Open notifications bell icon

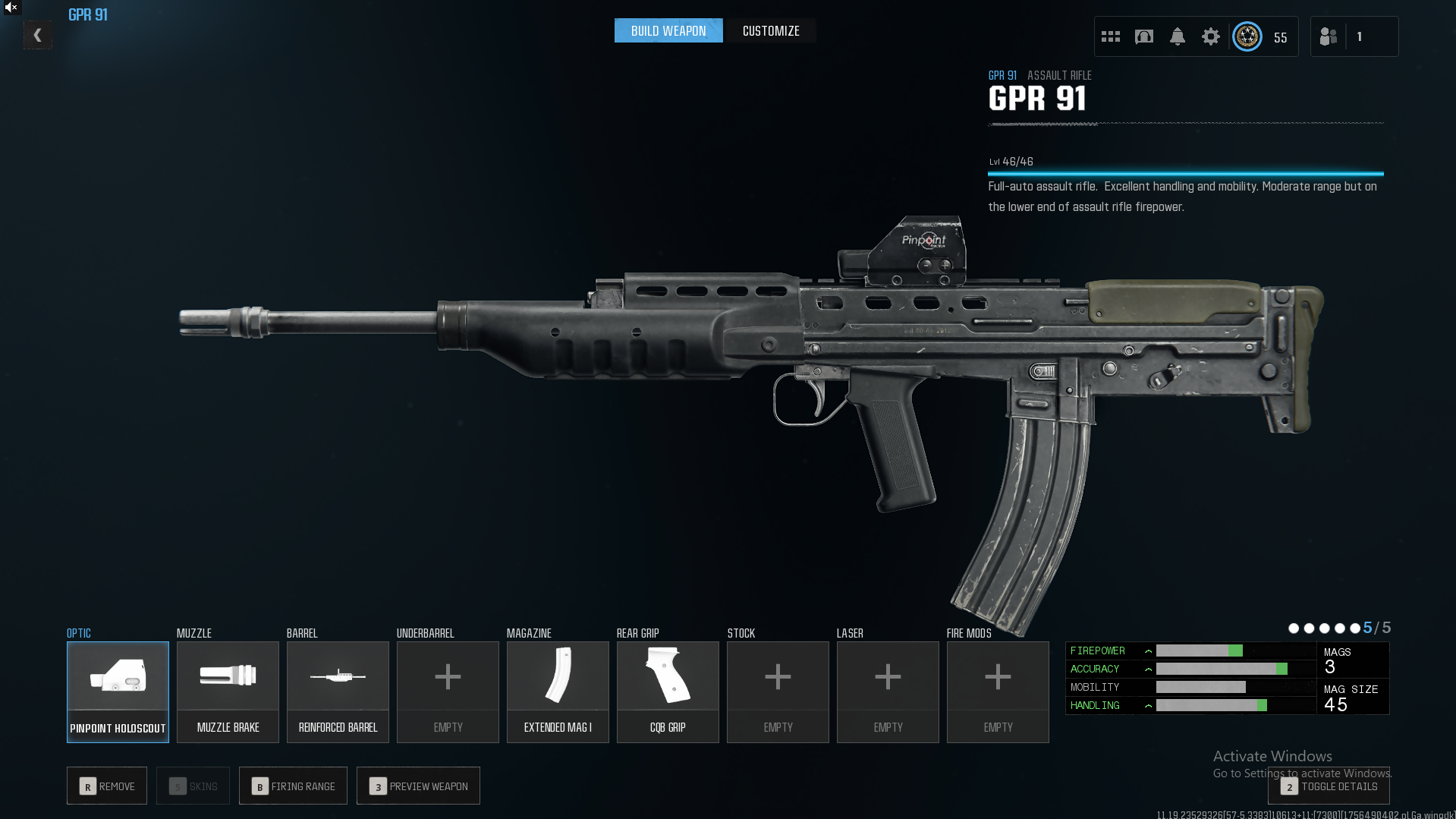click(1178, 36)
